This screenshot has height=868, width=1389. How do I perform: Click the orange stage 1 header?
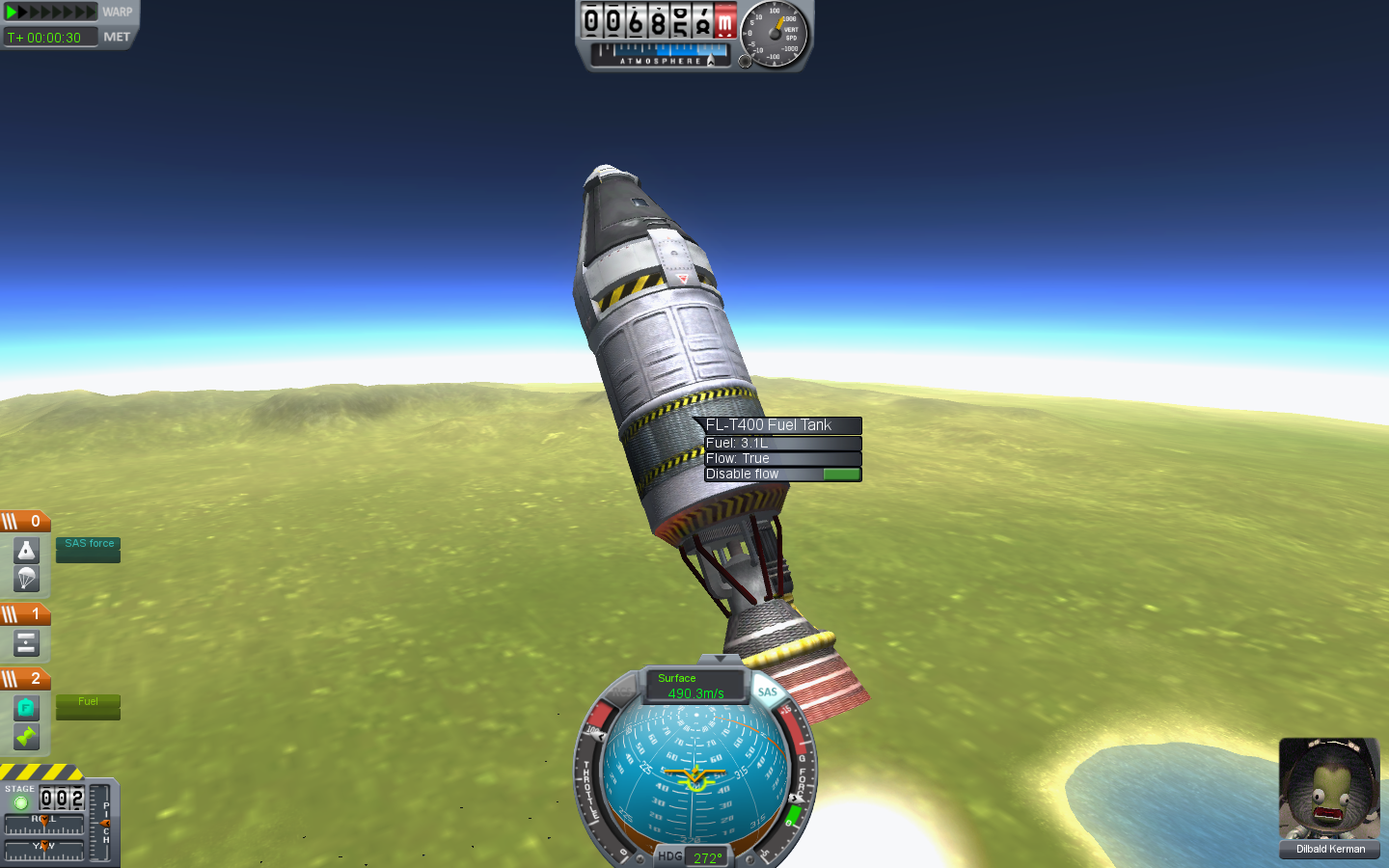coord(25,614)
